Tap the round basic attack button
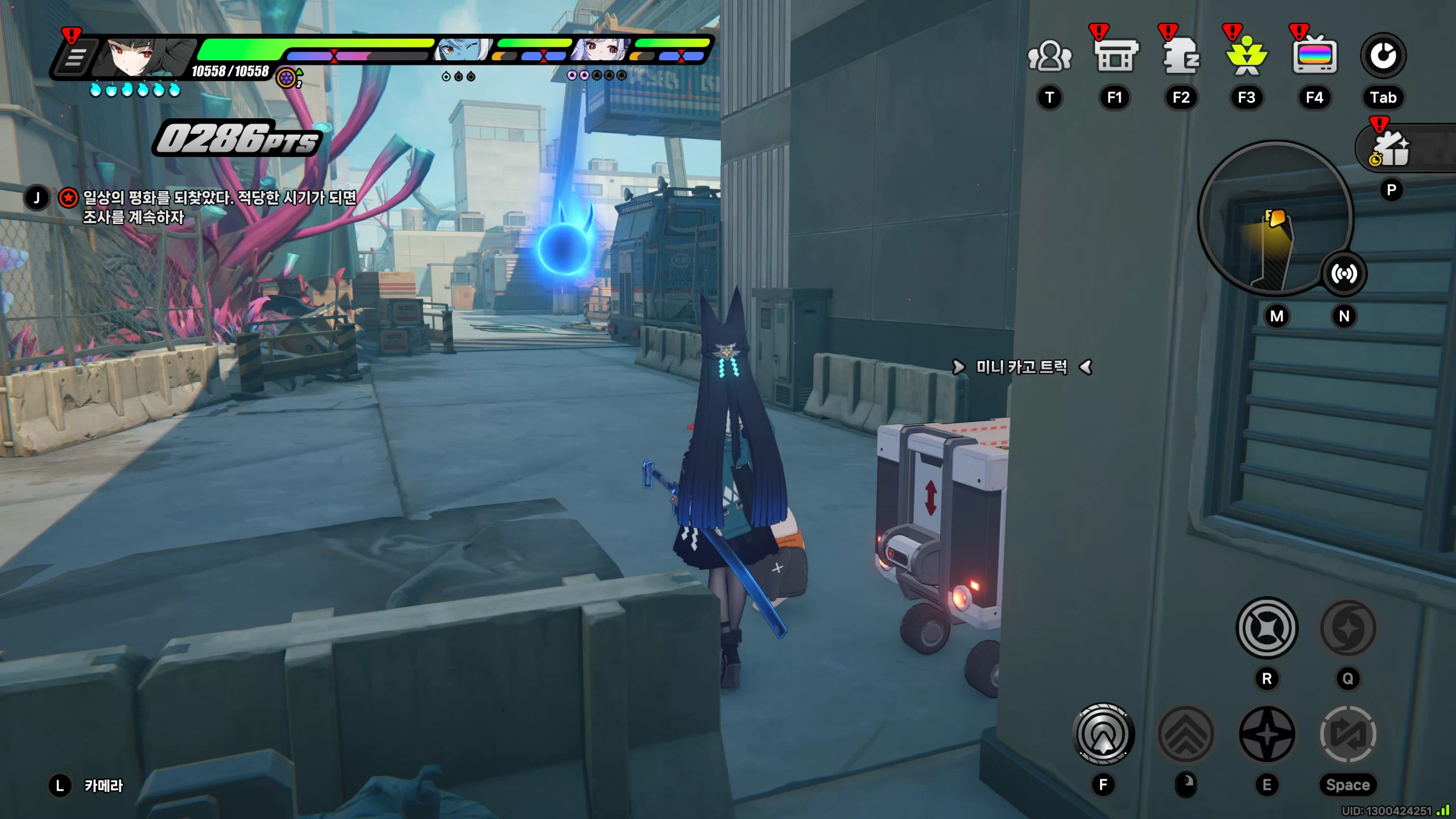 click(1103, 734)
